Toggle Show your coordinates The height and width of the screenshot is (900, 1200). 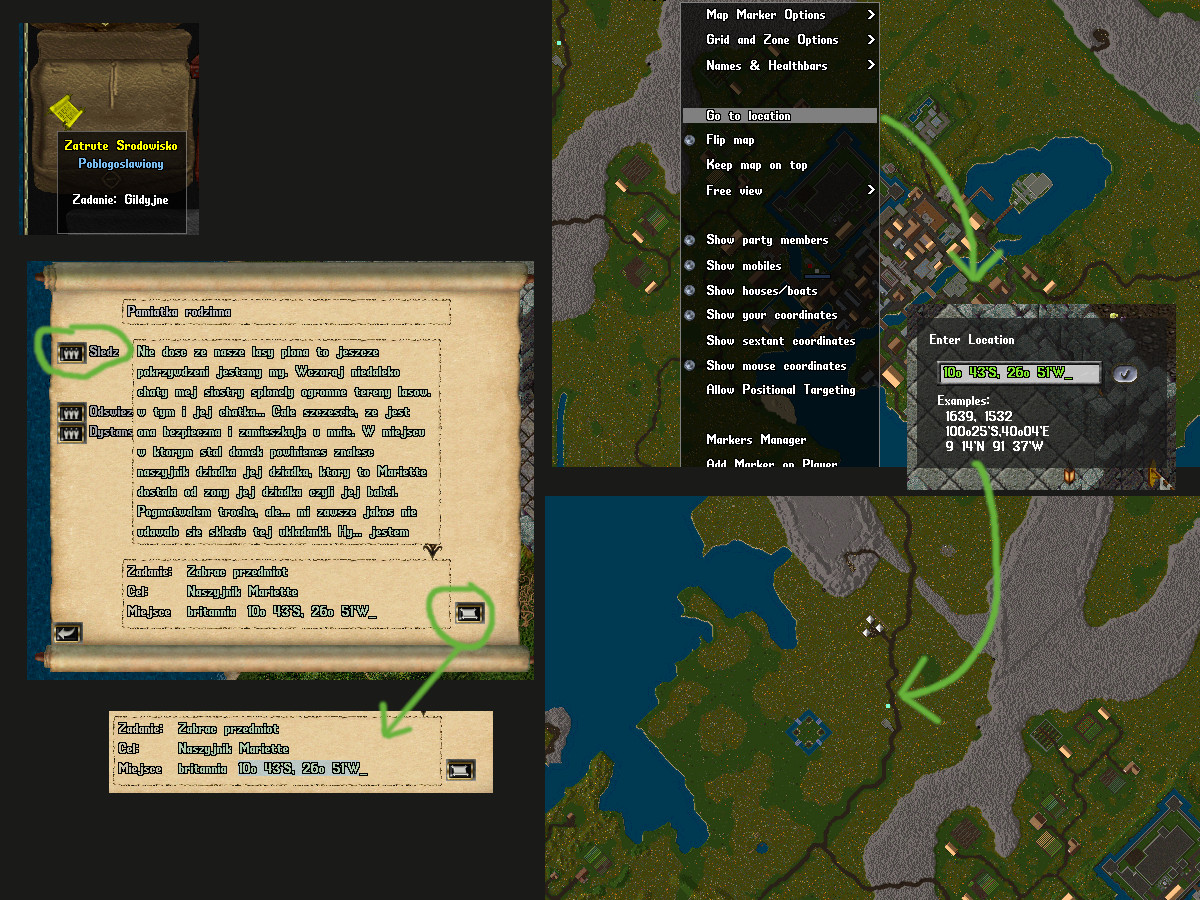[x=771, y=315]
